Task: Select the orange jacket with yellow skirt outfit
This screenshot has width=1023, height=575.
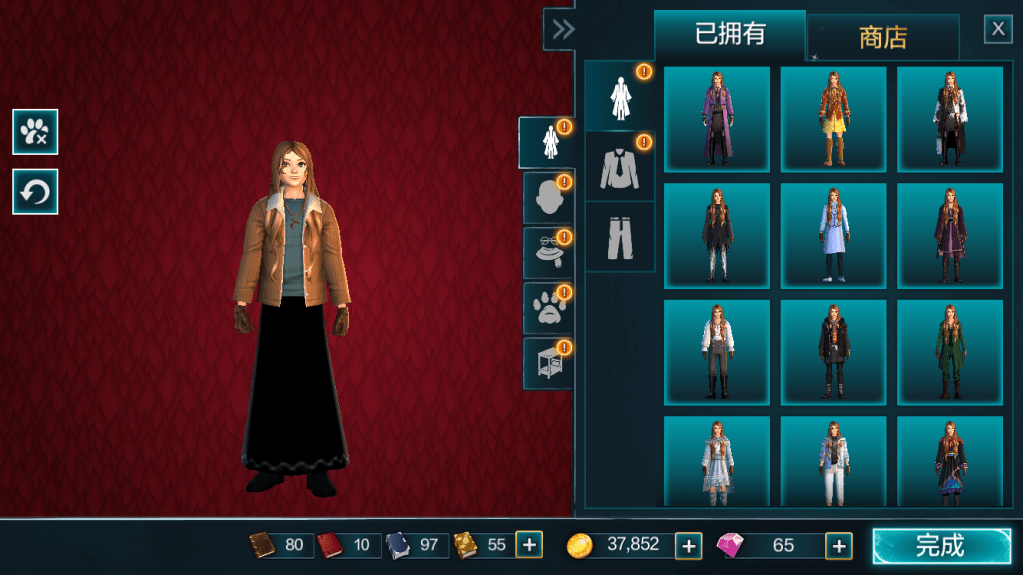Action: (833, 119)
